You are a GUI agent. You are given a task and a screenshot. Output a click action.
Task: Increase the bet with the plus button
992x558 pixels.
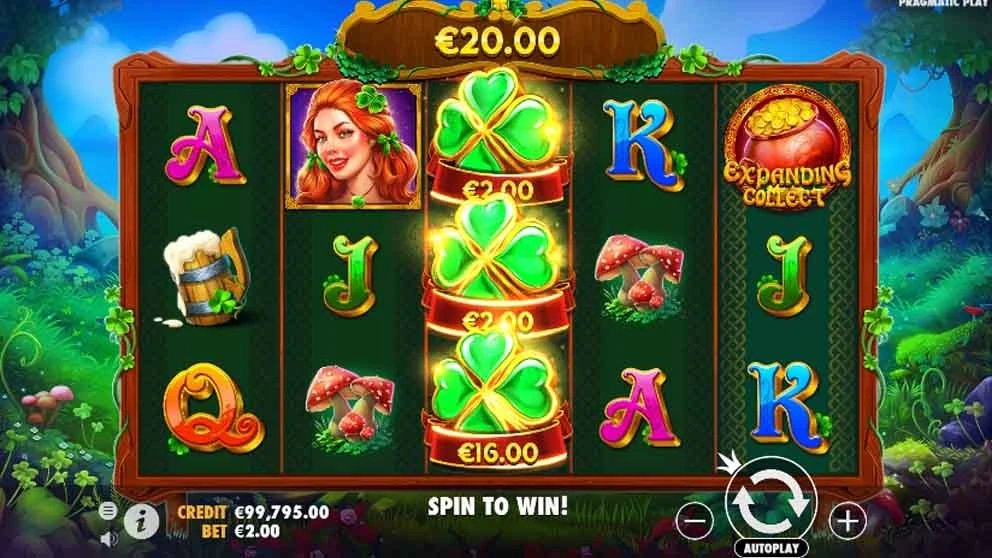pyautogui.click(x=848, y=519)
